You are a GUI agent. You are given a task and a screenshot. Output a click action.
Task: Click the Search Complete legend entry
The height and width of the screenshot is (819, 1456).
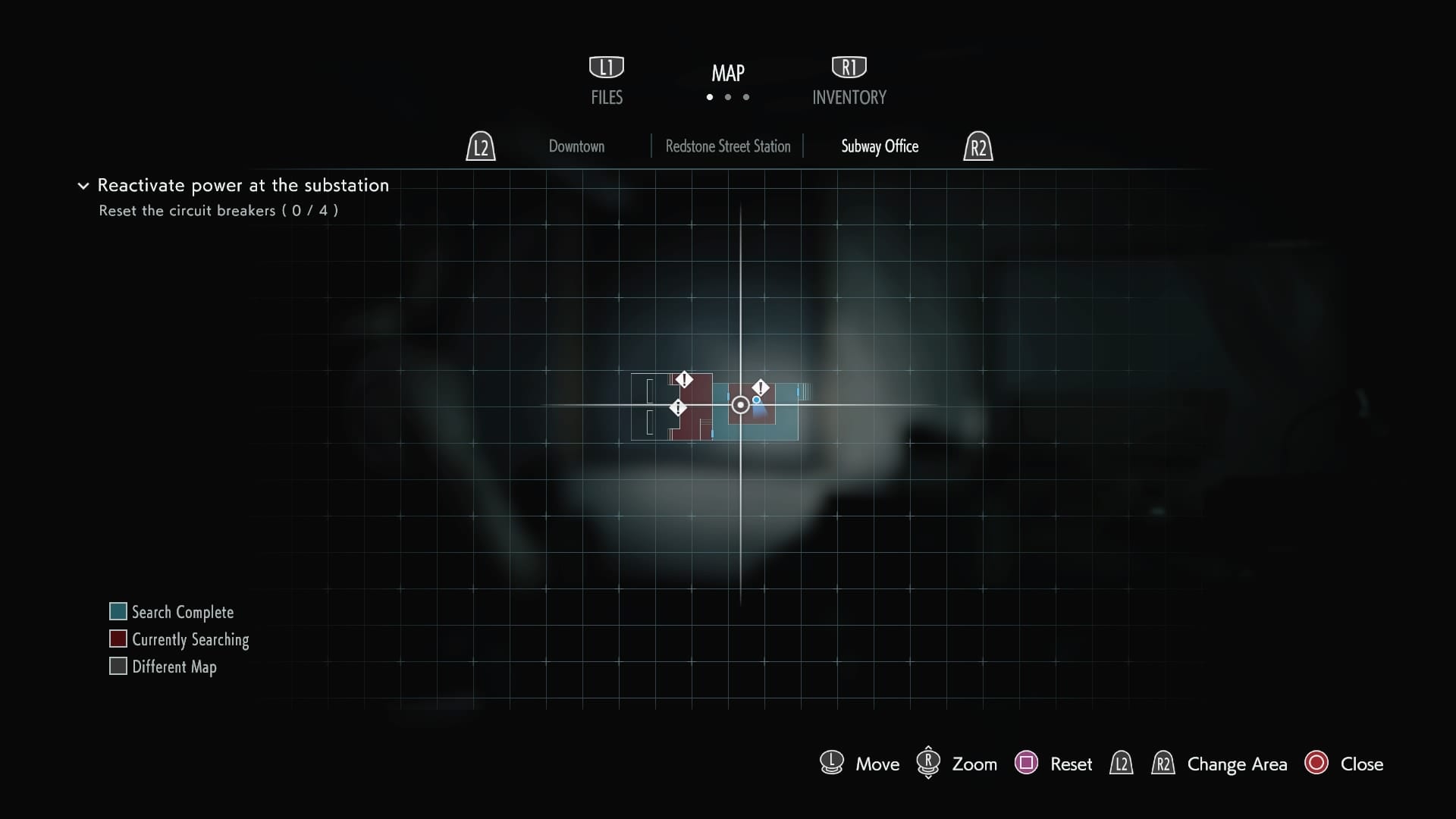172,612
